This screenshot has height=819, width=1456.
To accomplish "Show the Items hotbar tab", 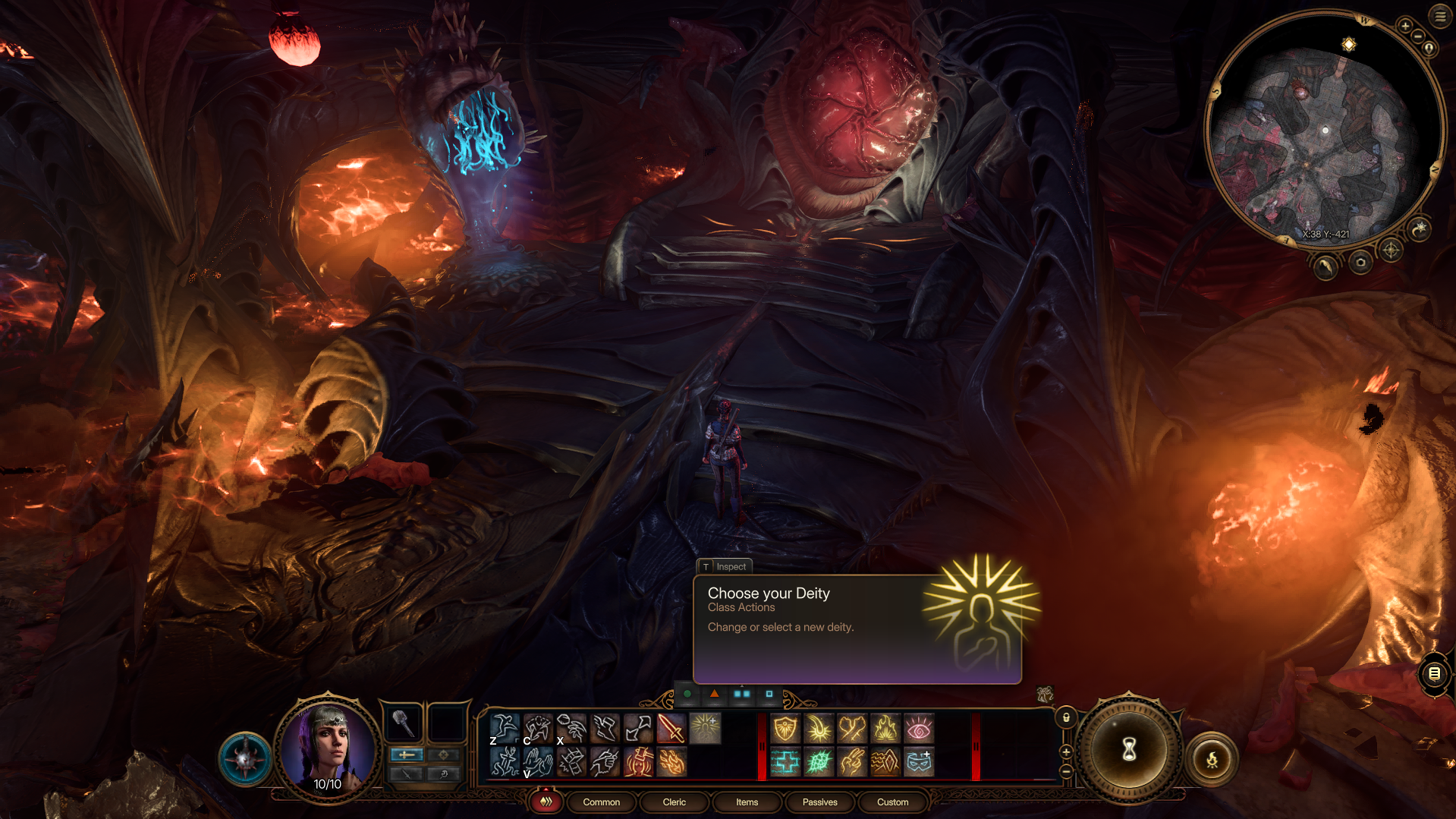I will [747, 802].
